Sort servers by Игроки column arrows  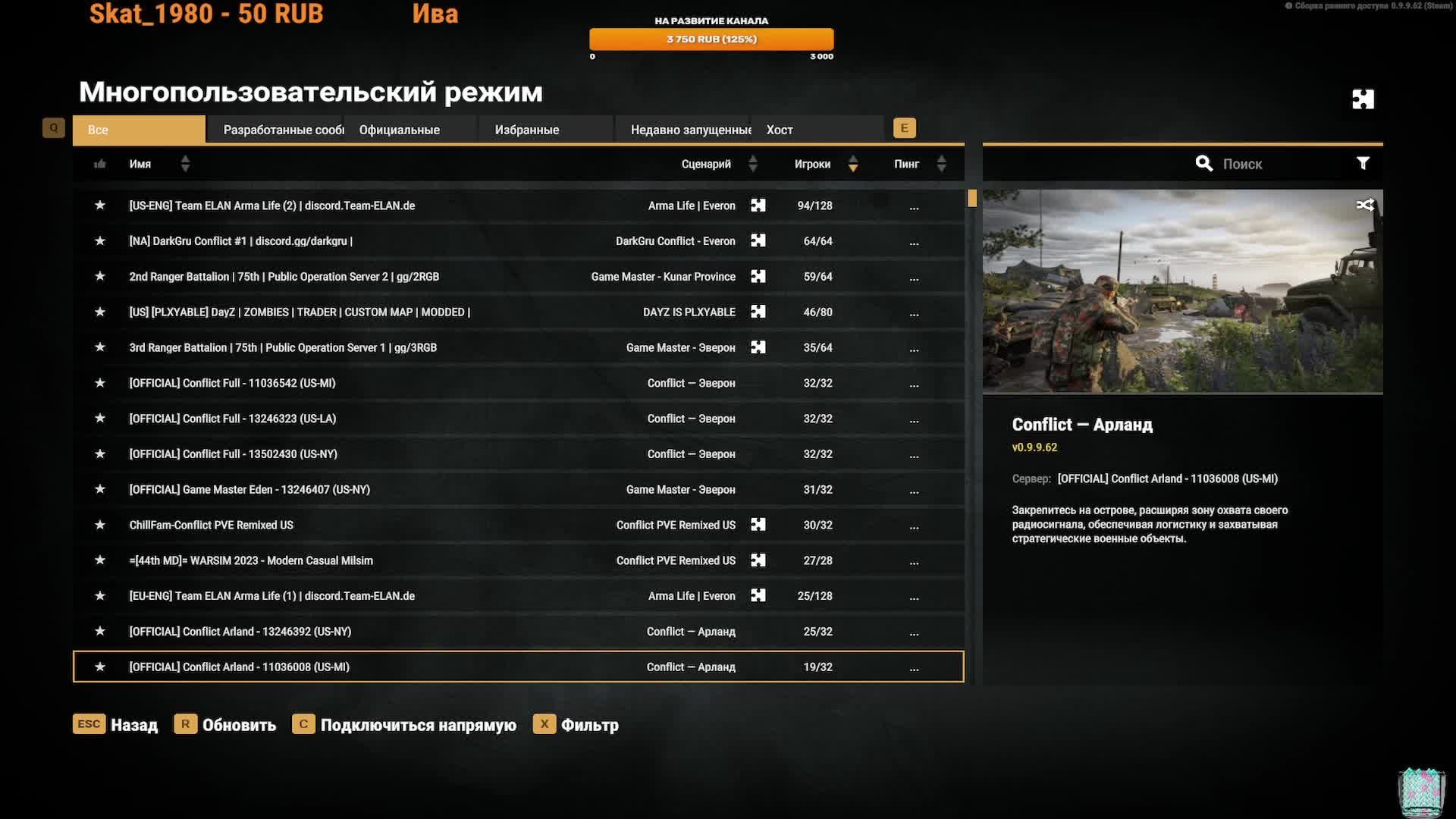853,163
